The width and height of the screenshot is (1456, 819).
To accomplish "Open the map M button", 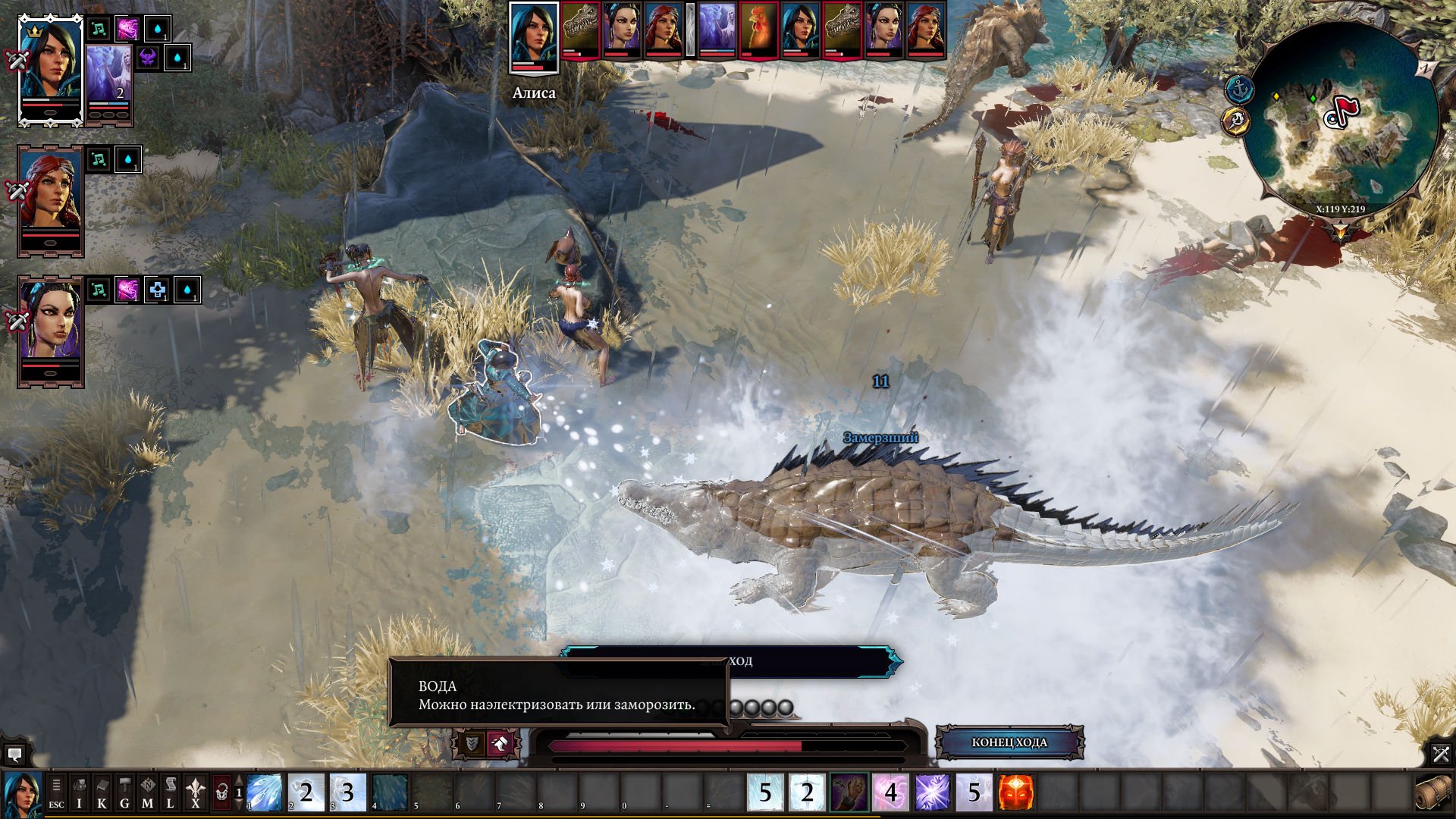I will click(x=147, y=792).
